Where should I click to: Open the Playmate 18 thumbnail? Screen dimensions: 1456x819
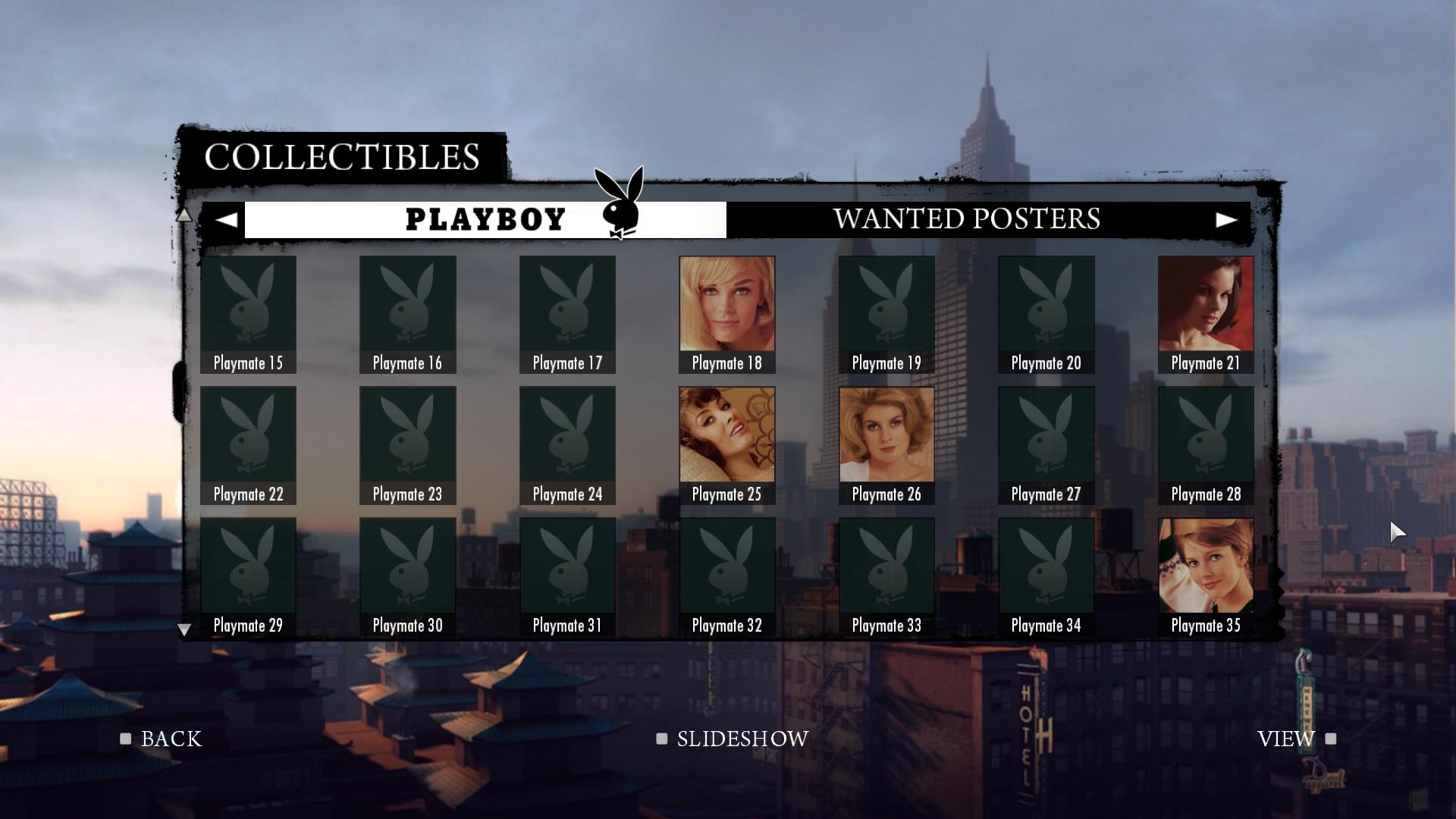(726, 314)
